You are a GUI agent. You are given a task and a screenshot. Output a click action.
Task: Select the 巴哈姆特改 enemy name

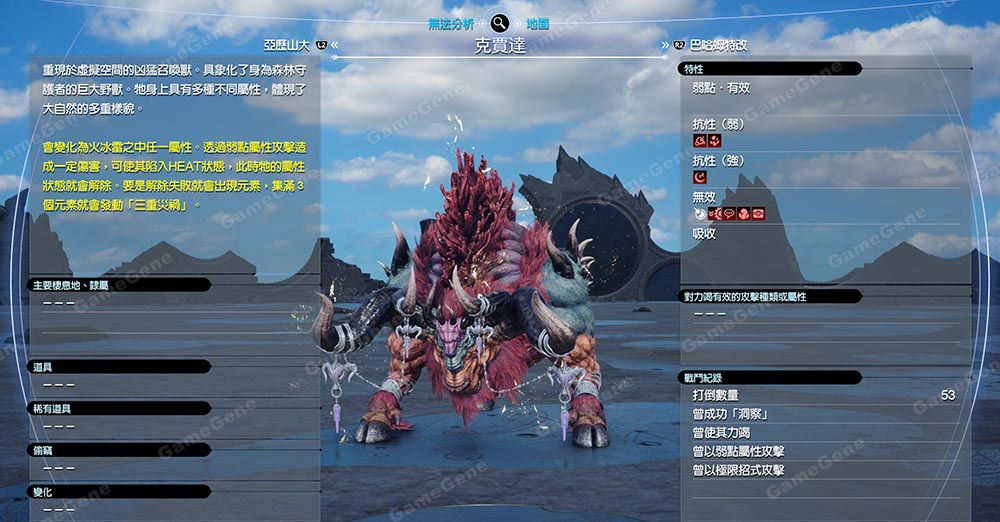pyautogui.click(x=718, y=45)
